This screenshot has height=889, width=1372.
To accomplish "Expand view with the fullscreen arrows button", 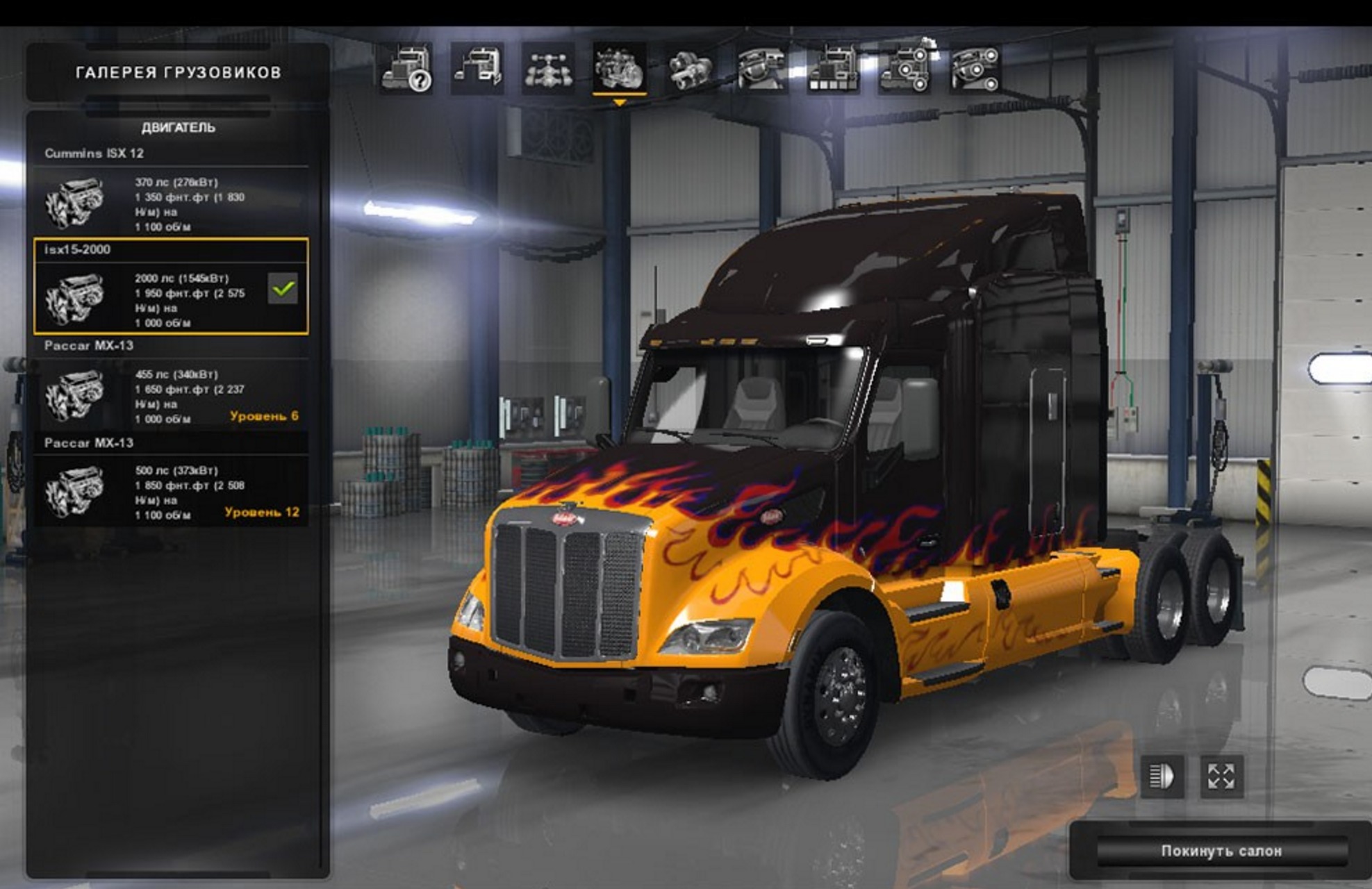I will point(1221,776).
